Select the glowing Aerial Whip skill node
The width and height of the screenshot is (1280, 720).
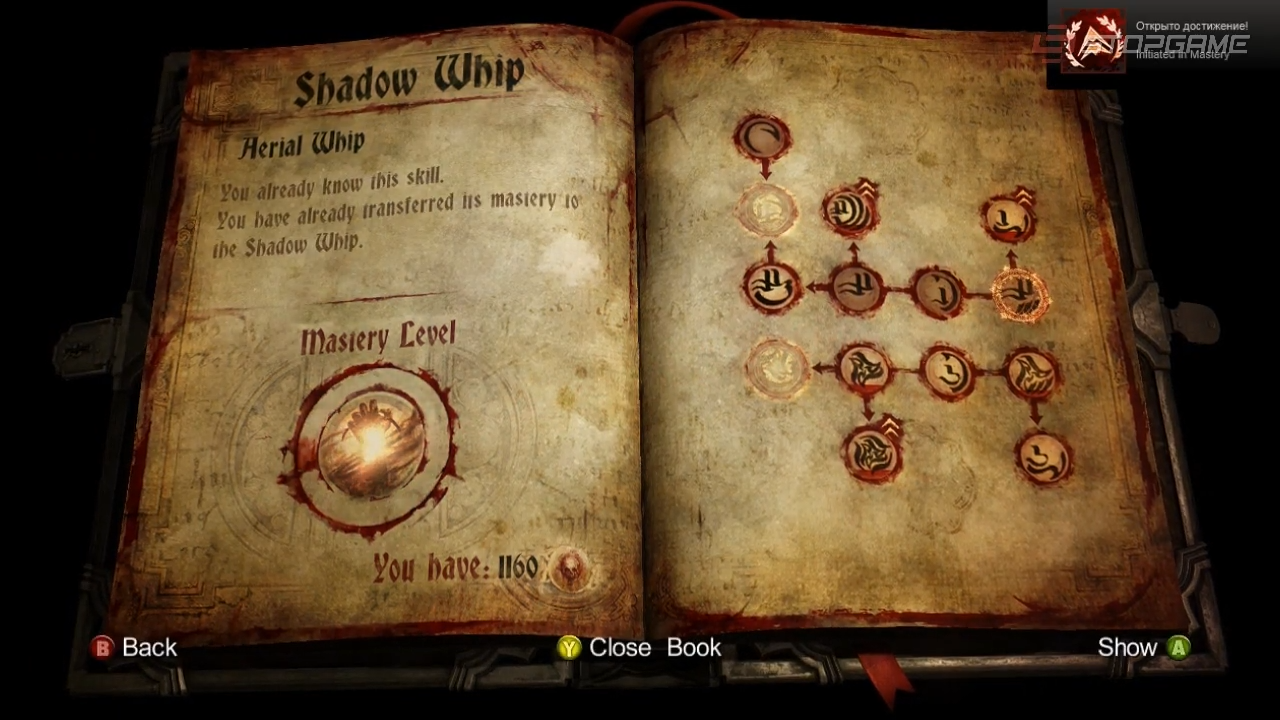coord(1019,295)
